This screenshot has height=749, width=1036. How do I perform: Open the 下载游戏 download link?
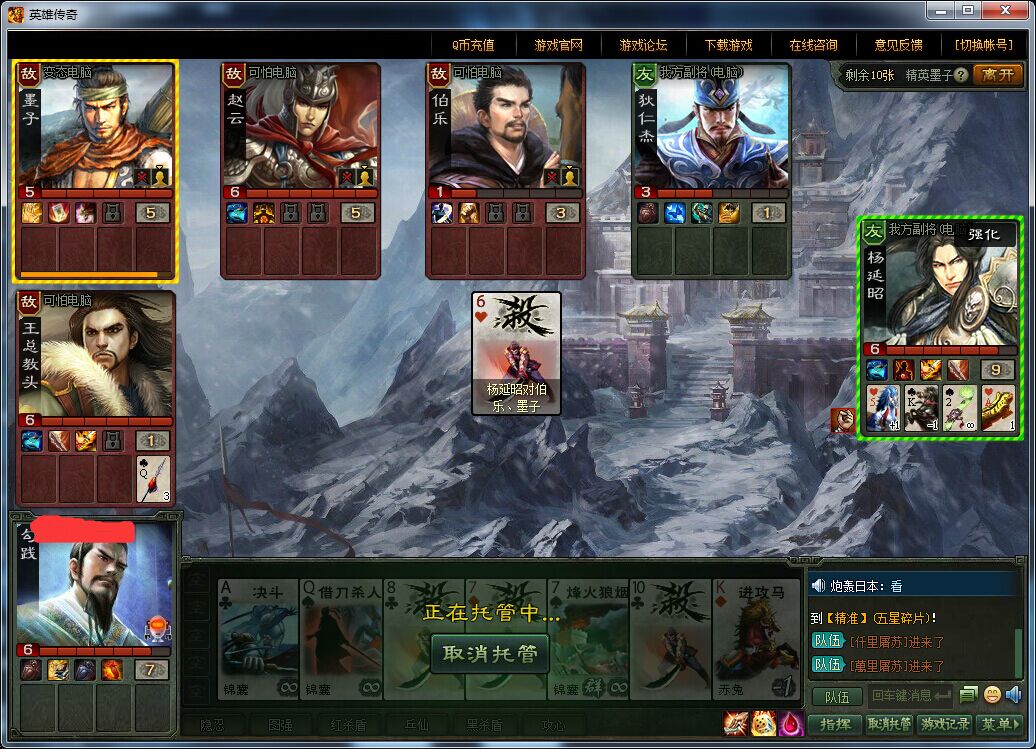coord(728,45)
